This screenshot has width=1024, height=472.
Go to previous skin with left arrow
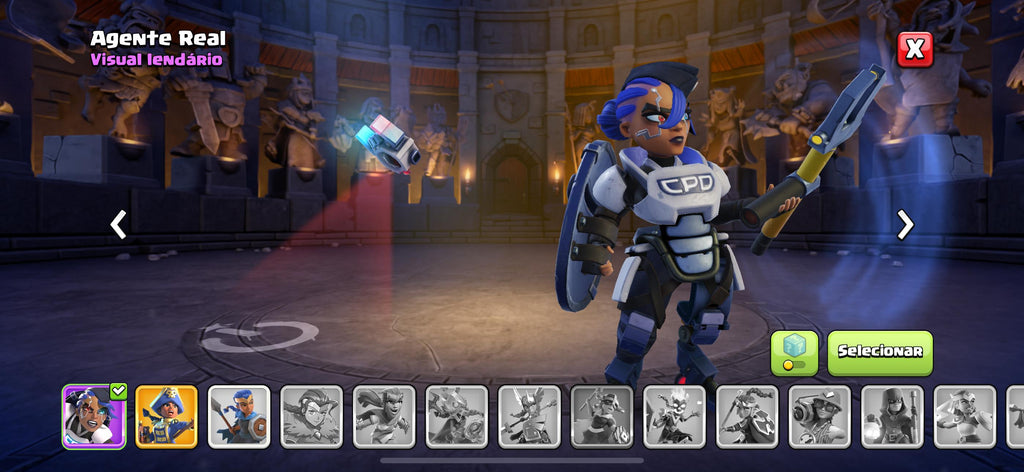tap(118, 225)
